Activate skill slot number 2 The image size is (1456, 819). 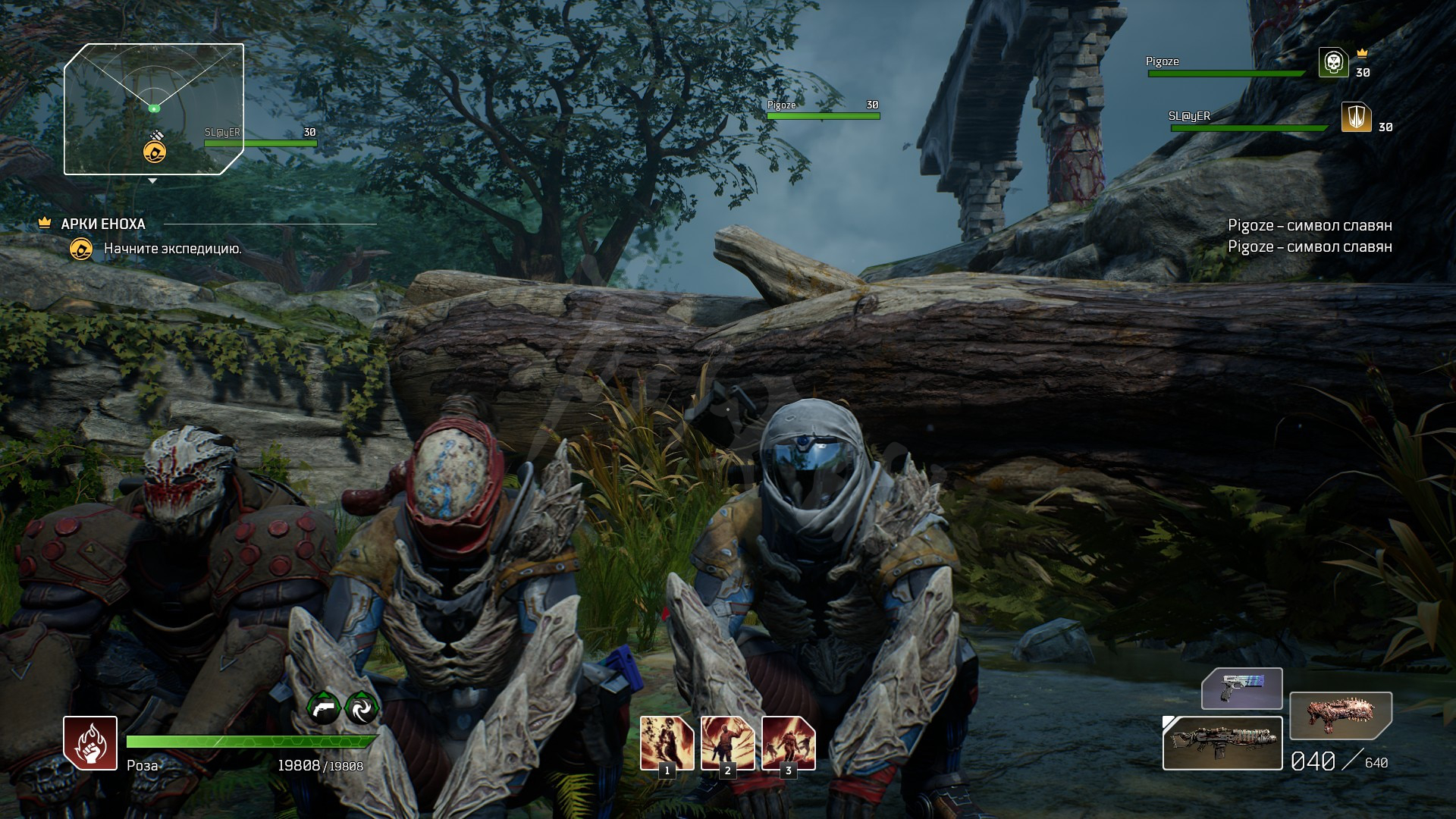tap(727, 743)
